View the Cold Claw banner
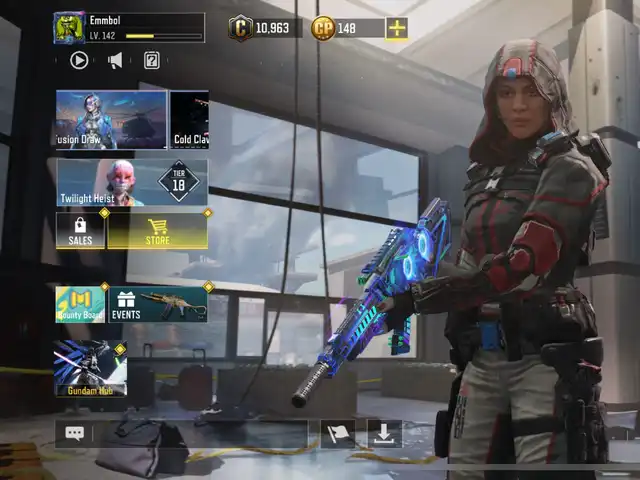 coord(190,119)
